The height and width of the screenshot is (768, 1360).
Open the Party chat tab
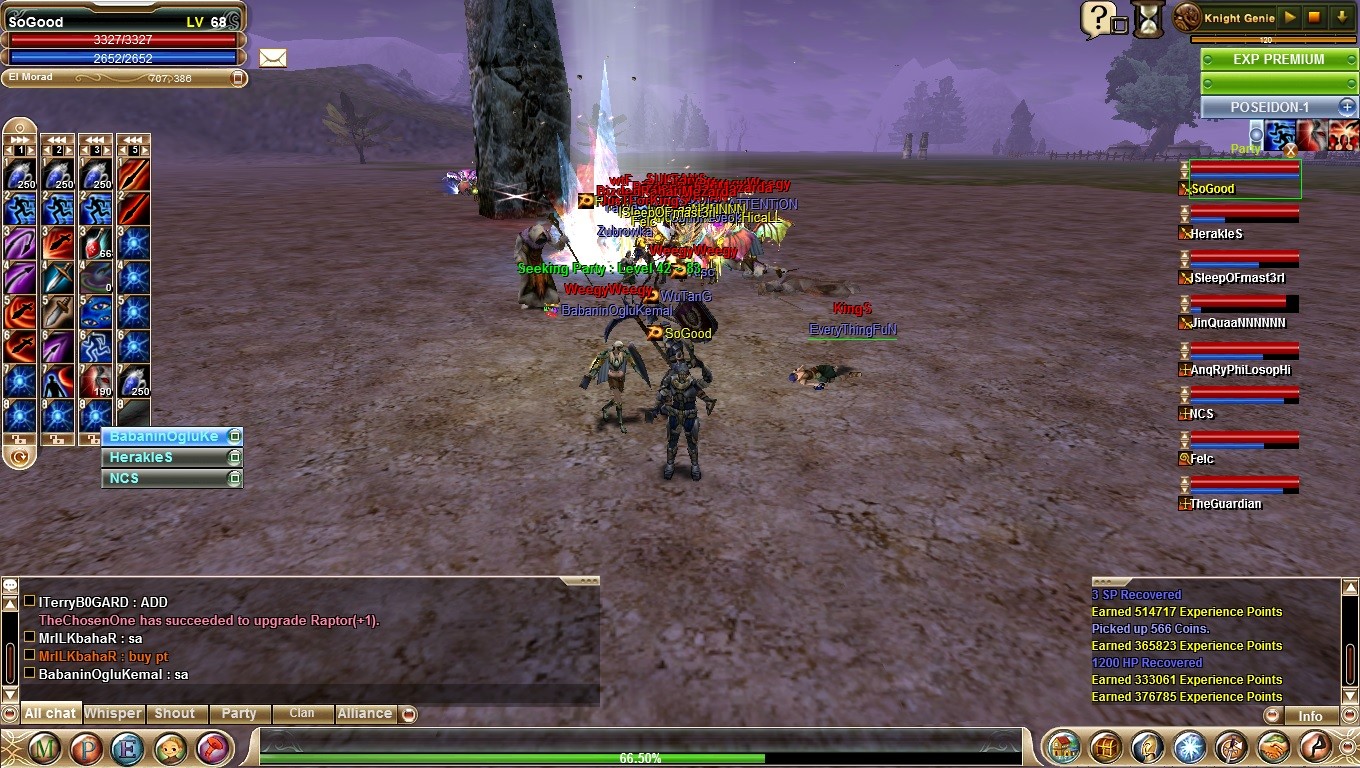coord(239,714)
